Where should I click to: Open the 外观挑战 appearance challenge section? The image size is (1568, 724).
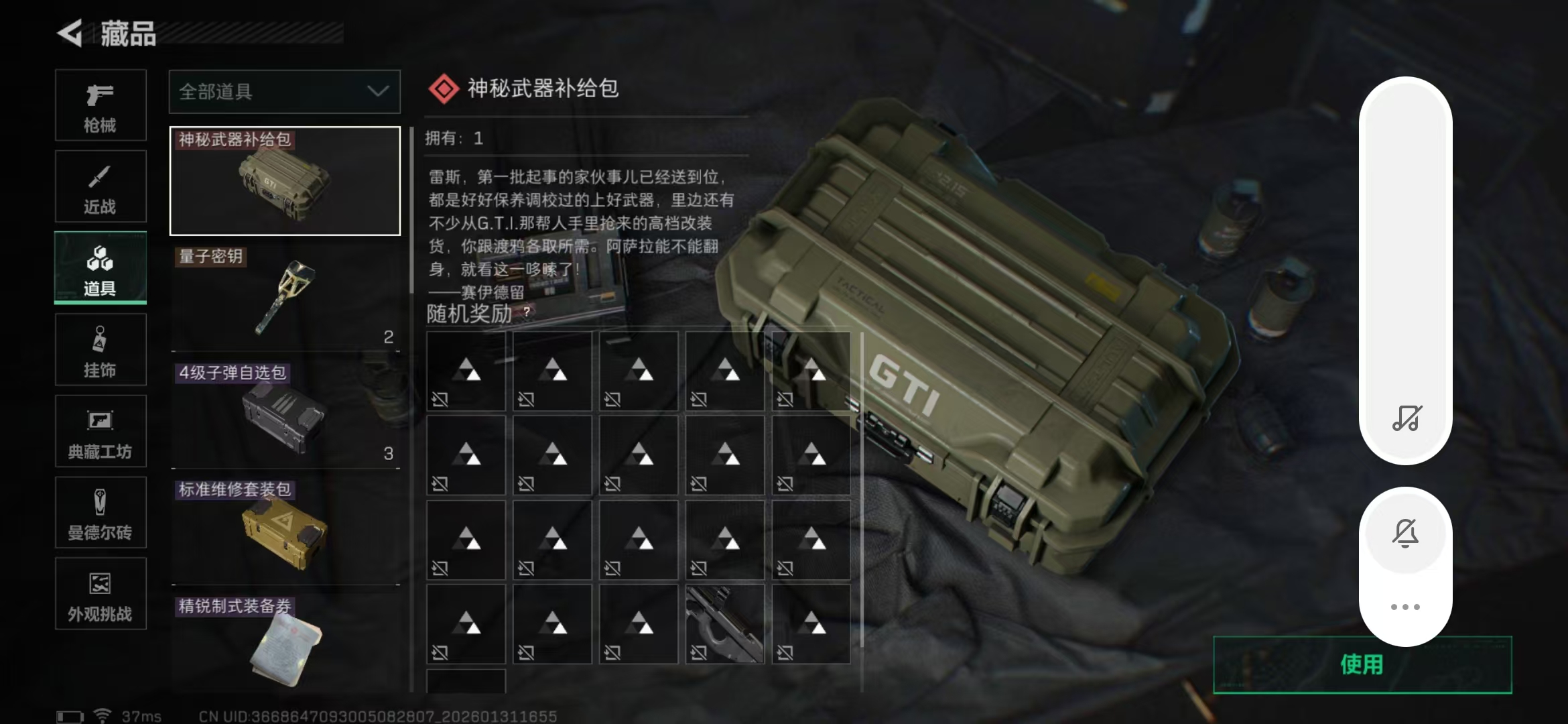101,594
